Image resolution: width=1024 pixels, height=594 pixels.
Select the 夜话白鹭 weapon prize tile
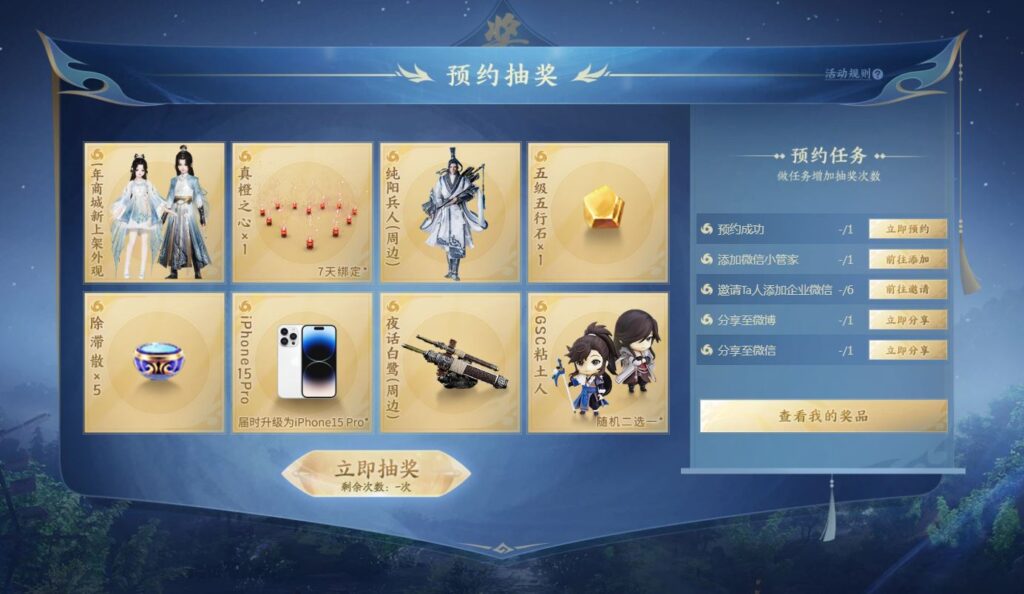pyautogui.click(x=450, y=362)
